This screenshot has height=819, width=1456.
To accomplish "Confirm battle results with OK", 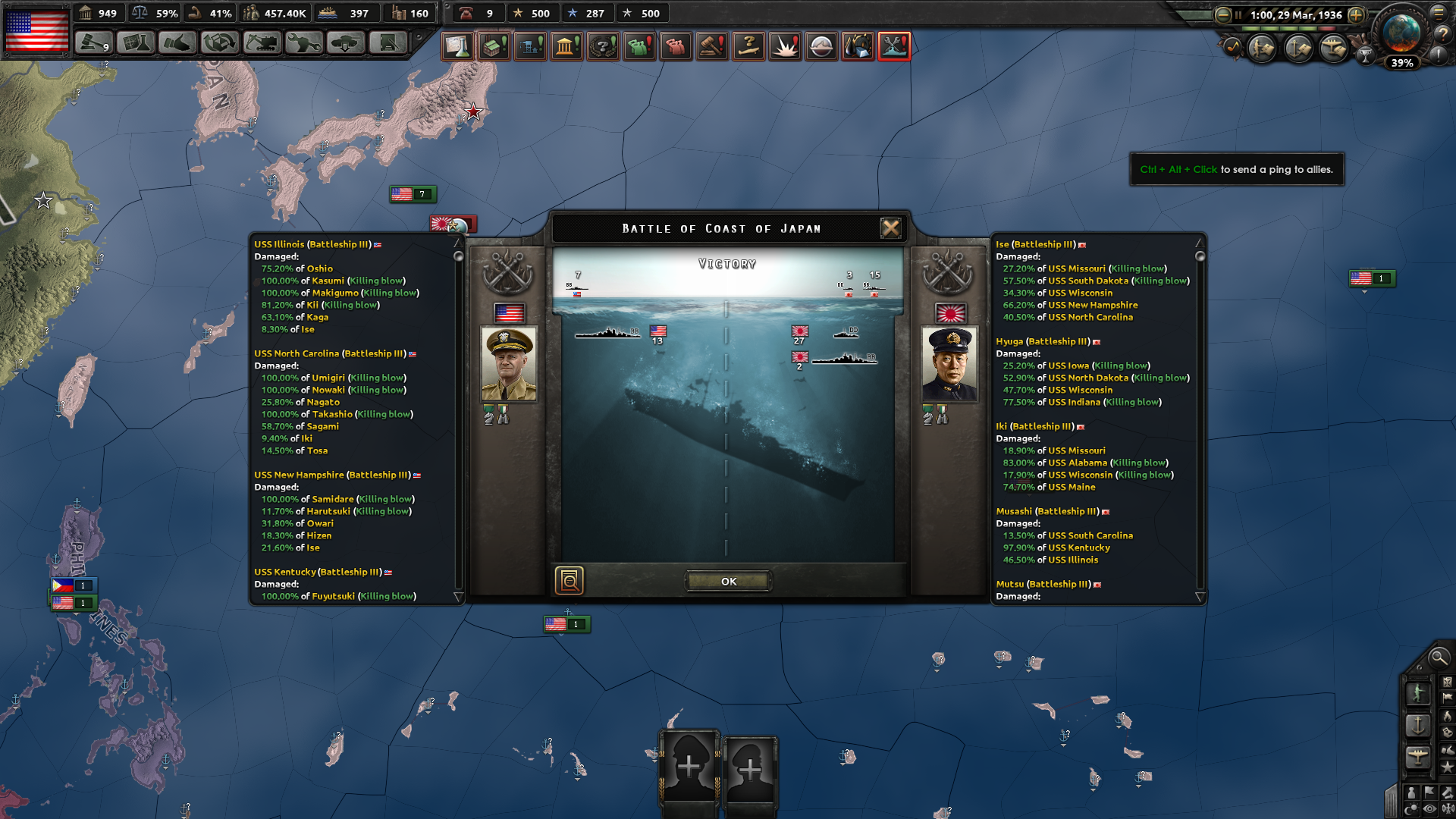I will 728,581.
